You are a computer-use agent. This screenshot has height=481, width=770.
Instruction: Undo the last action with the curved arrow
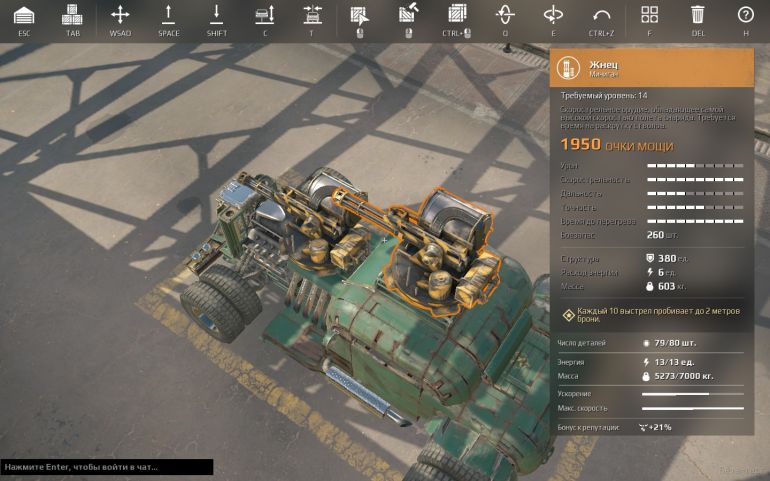tap(601, 16)
